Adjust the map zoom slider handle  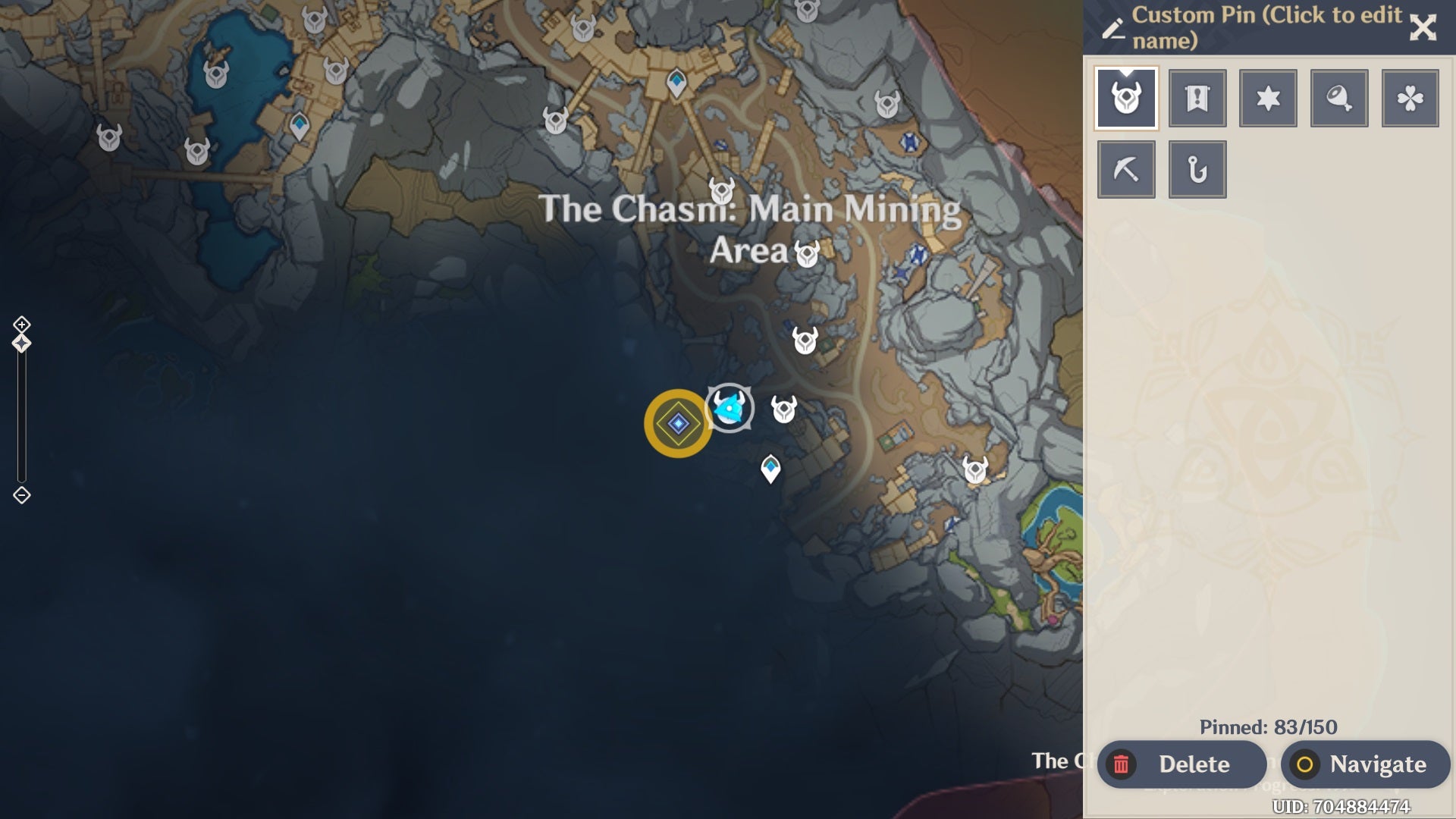click(x=22, y=343)
